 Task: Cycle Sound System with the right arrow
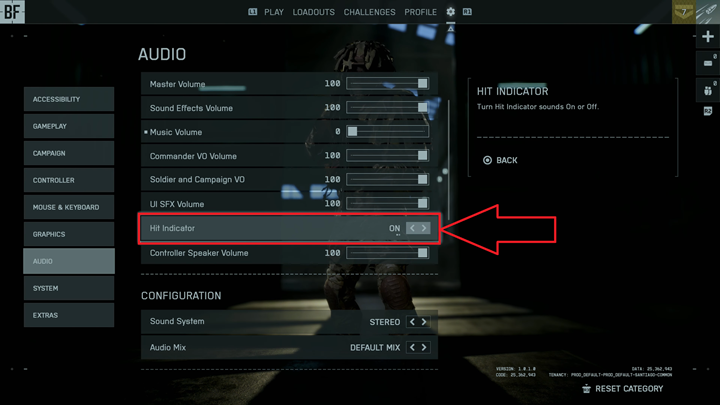[x=424, y=322]
